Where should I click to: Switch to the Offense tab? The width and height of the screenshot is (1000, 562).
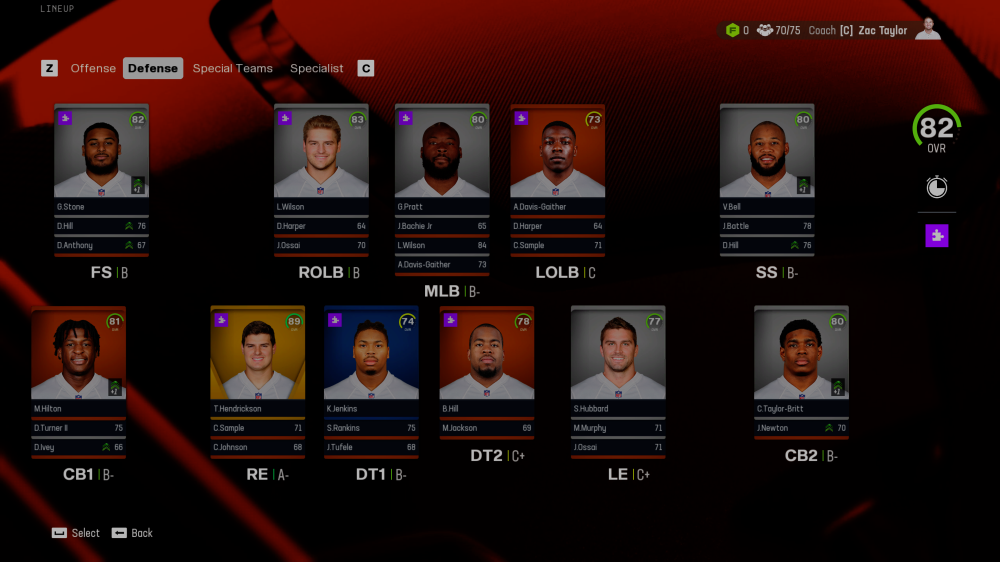pyautogui.click(x=93, y=68)
